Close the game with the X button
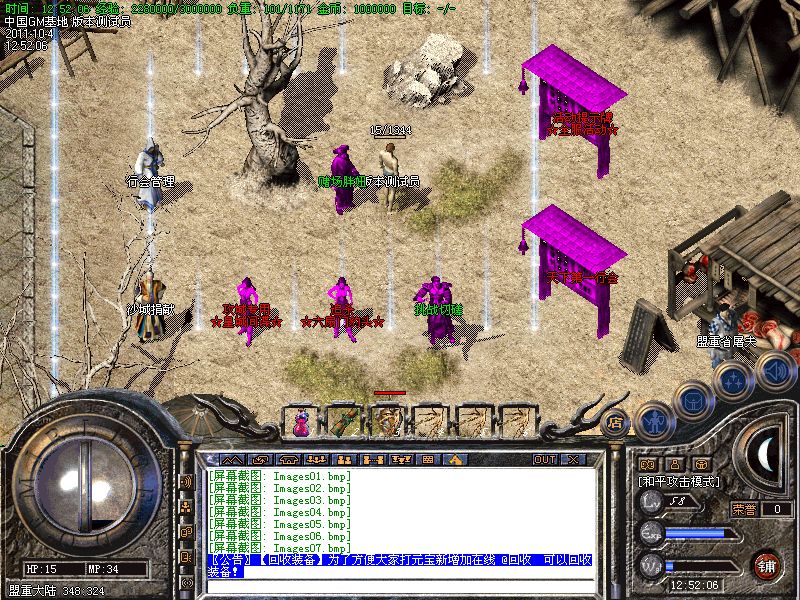The width and height of the screenshot is (800, 600). tap(573, 459)
